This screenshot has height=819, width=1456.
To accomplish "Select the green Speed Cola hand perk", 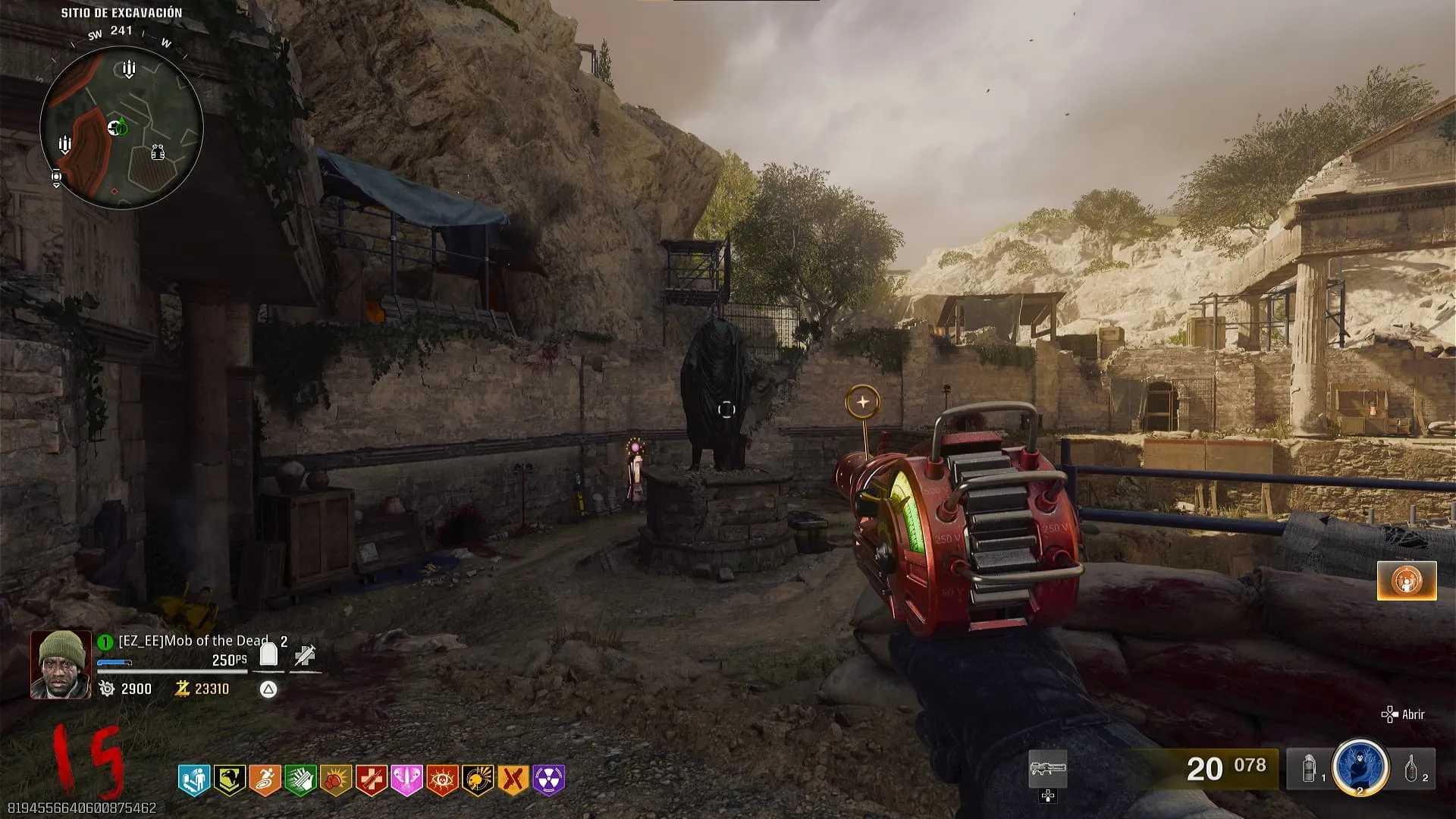I will 300,780.
